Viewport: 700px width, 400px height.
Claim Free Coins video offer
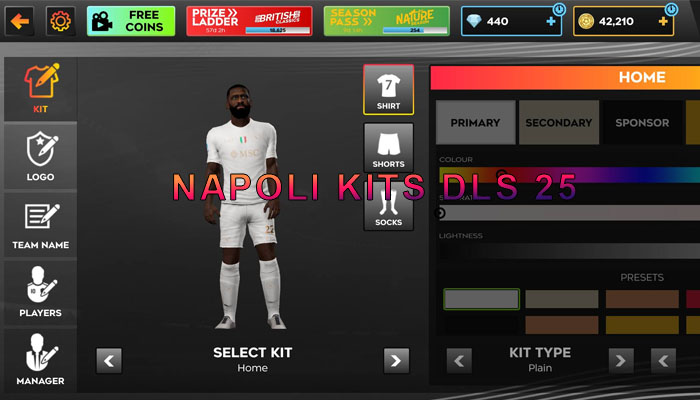131,20
